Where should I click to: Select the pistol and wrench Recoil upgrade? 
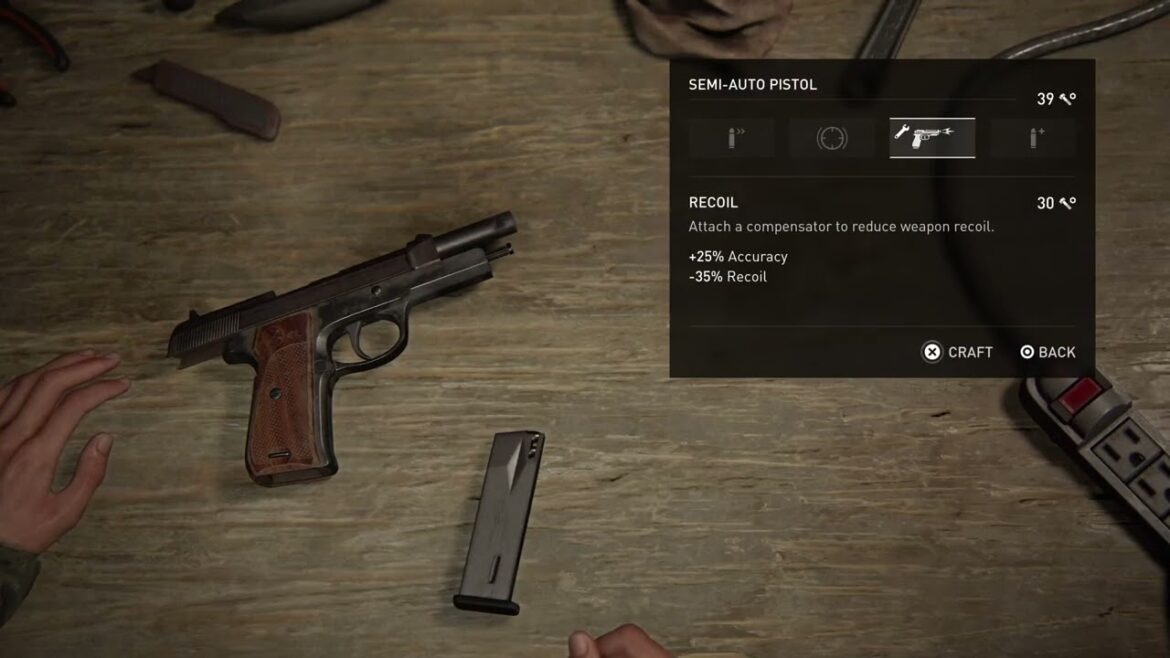point(932,138)
